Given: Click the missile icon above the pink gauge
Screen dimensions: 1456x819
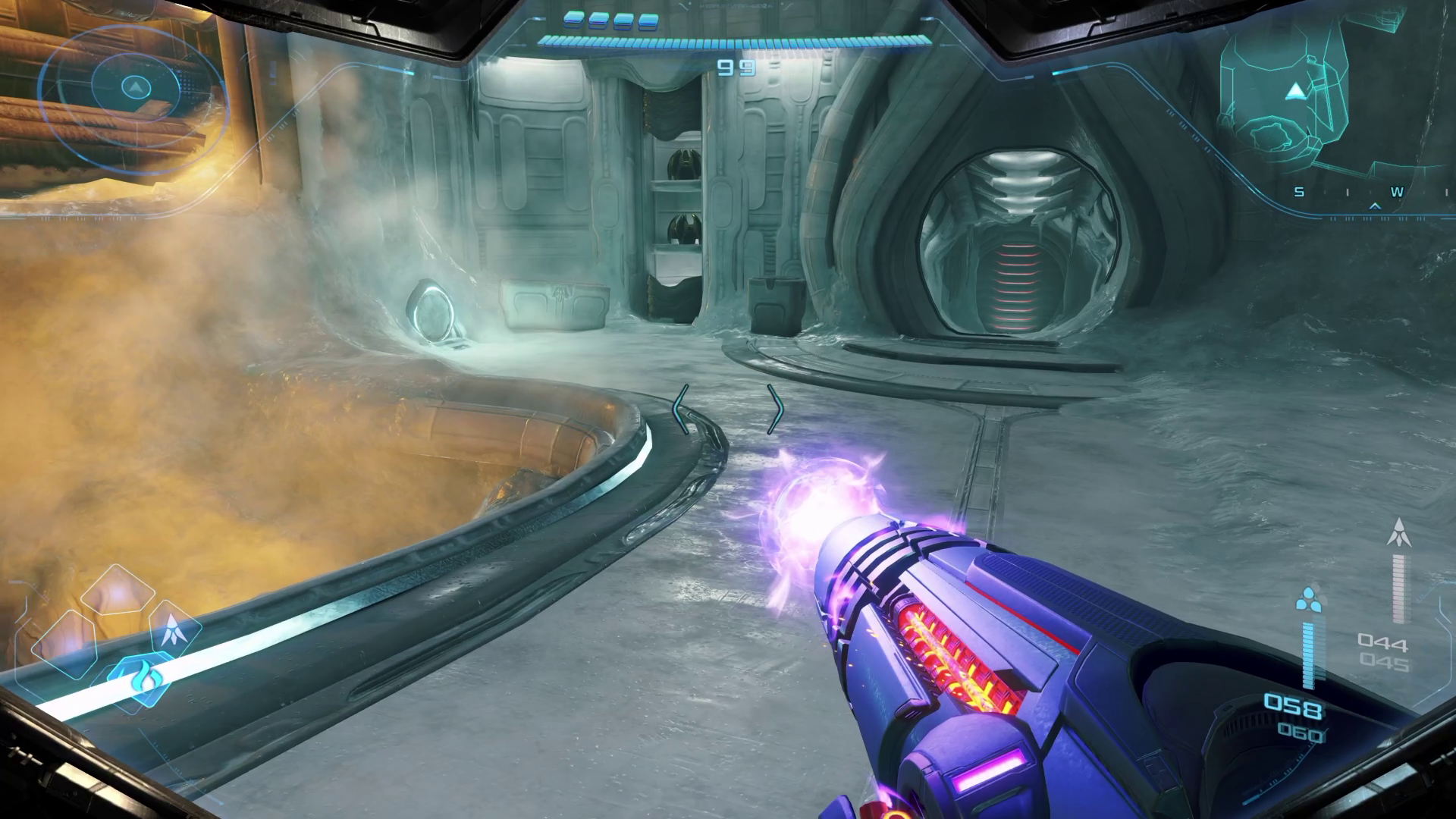Looking at the screenshot, I should [x=1399, y=532].
